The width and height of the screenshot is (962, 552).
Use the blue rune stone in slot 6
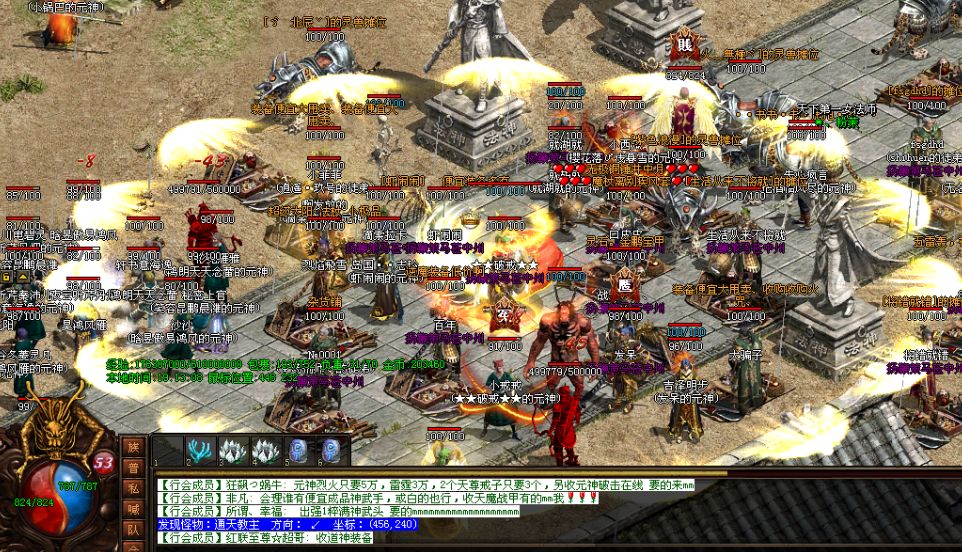click(331, 451)
